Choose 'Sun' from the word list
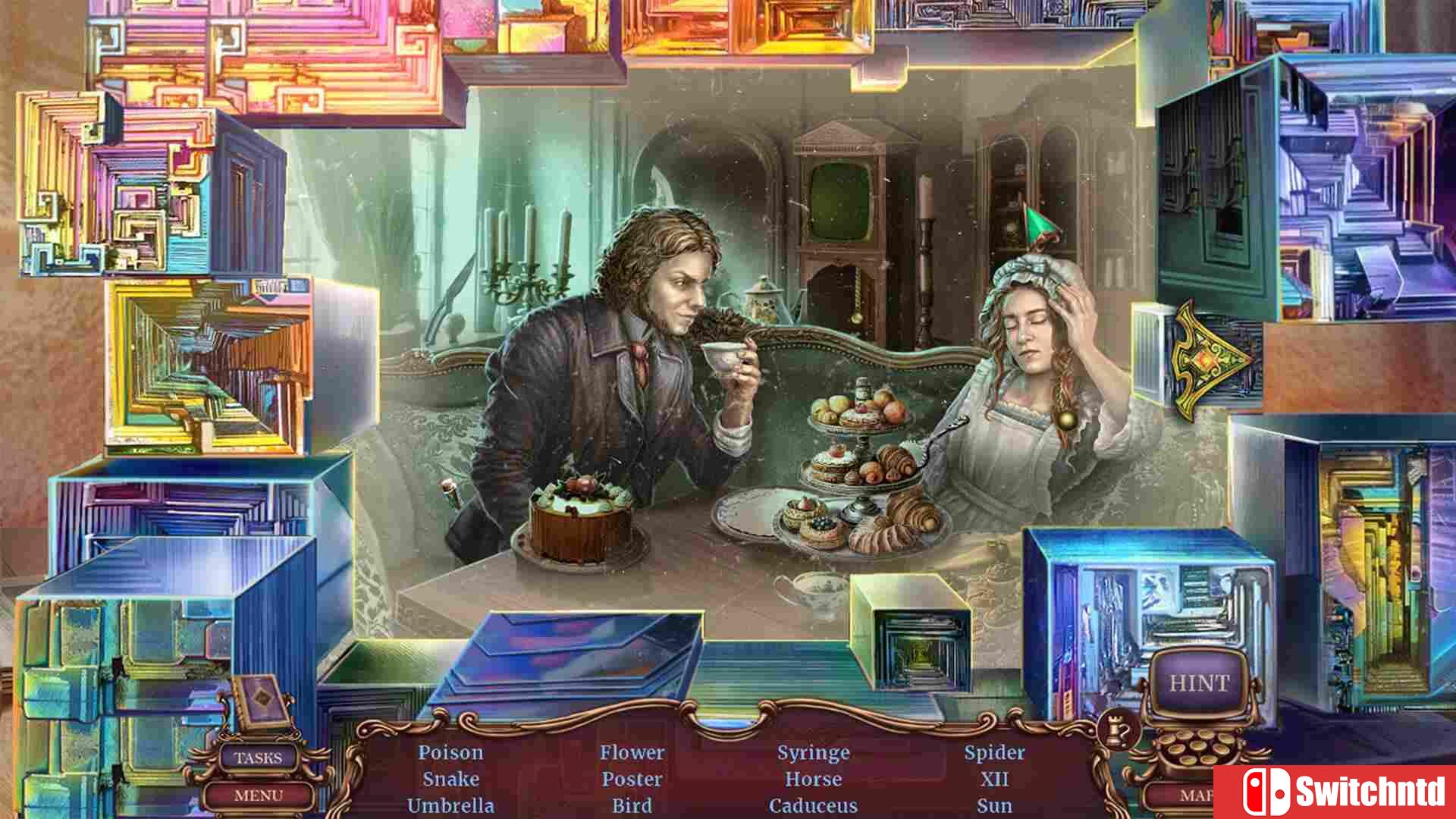Image resolution: width=1456 pixels, height=819 pixels. coord(994,805)
